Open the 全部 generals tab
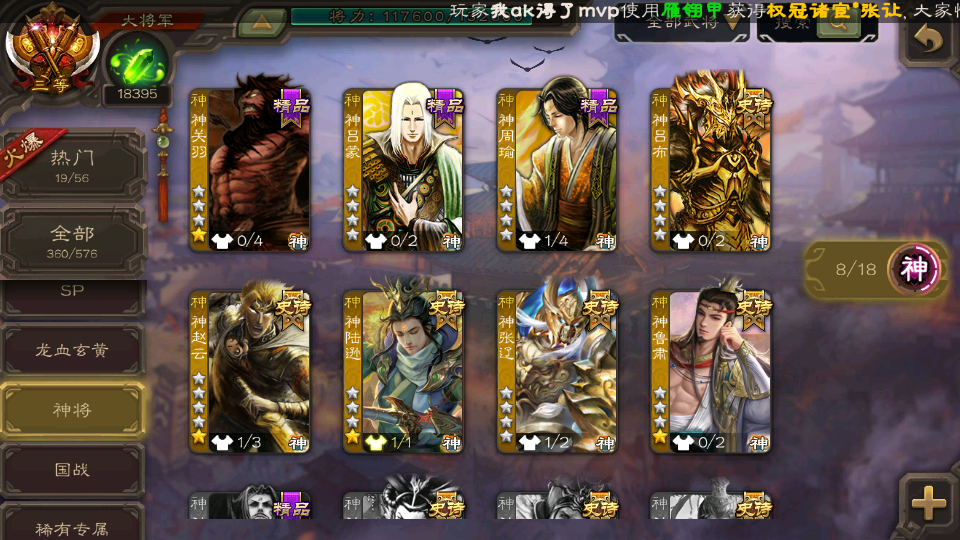This screenshot has width=960, height=540. [x=72, y=241]
